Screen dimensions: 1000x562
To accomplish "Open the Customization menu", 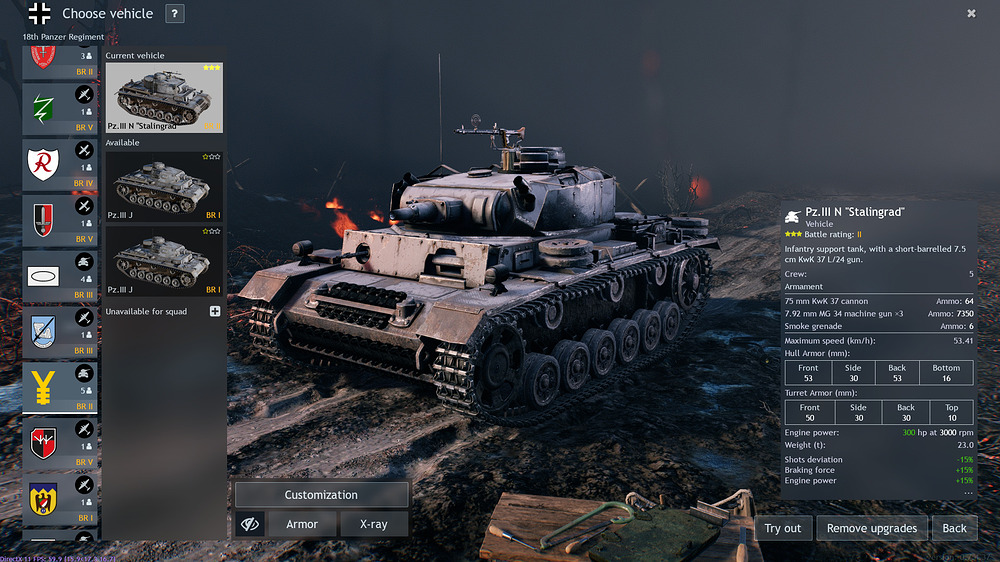I will [321, 495].
